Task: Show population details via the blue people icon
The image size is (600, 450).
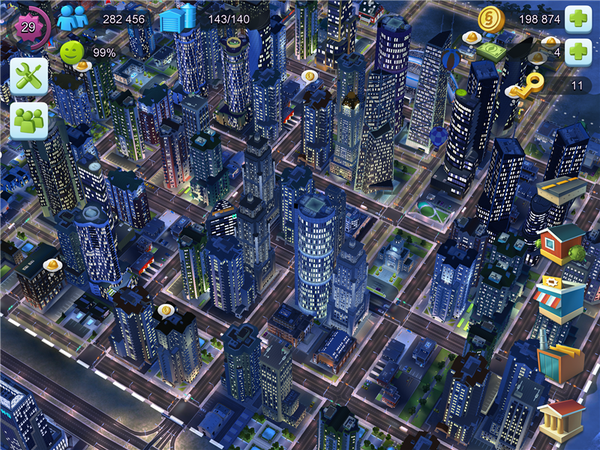Action: point(72,18)
